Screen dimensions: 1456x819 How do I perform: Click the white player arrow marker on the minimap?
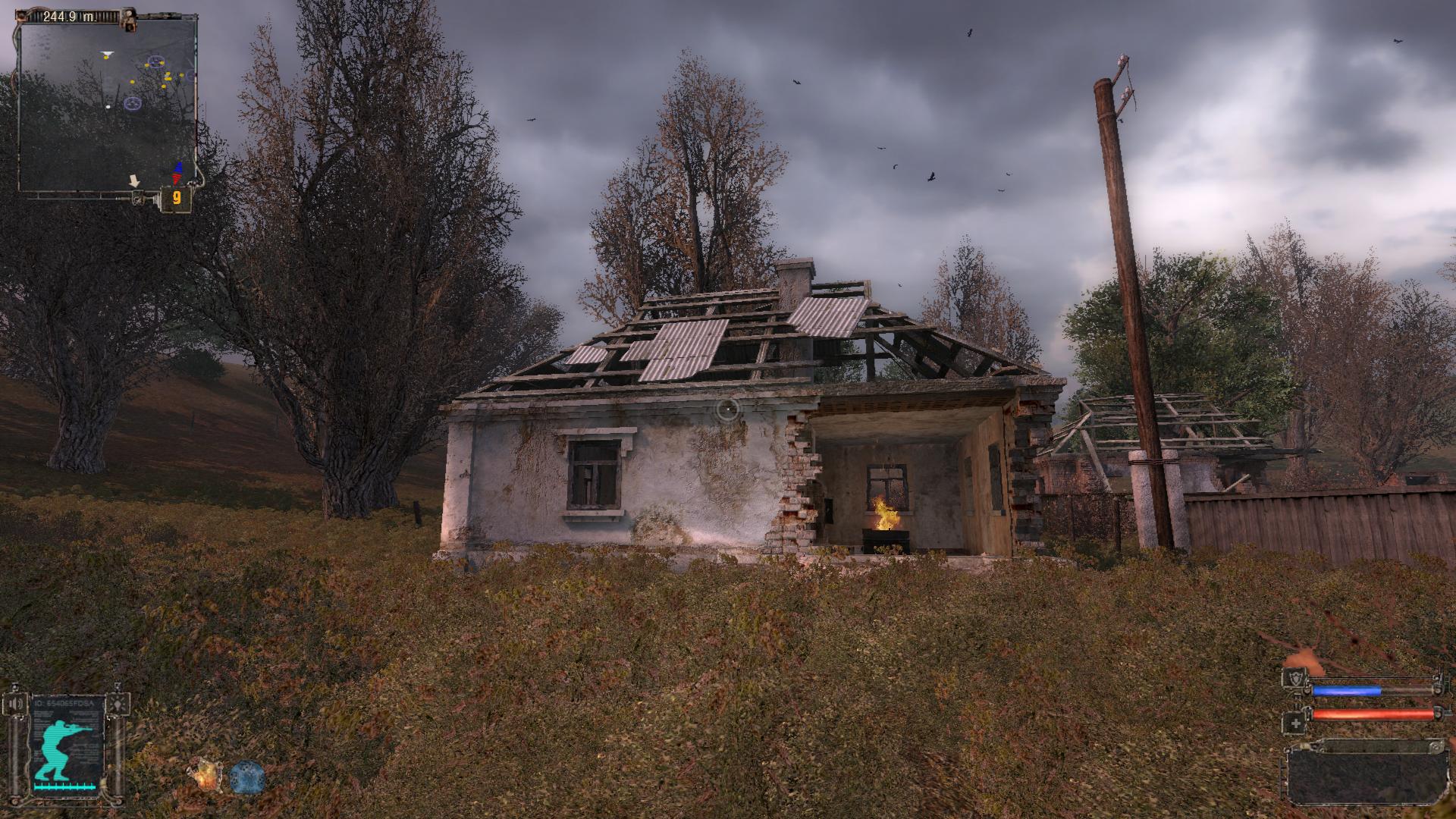pyautogui.click(x=108, y=54)
